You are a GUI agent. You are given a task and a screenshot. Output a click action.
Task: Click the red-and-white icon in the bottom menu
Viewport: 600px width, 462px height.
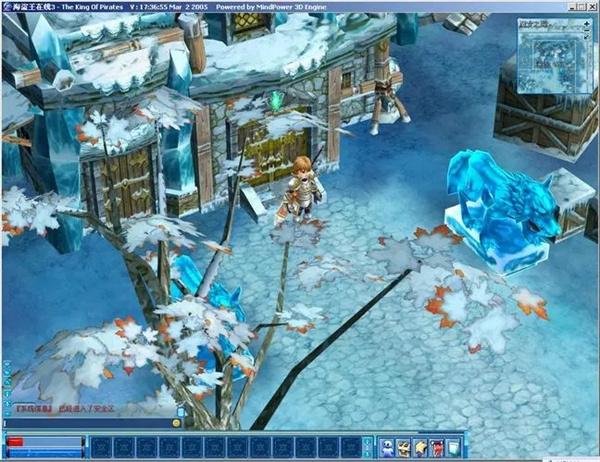437,447
